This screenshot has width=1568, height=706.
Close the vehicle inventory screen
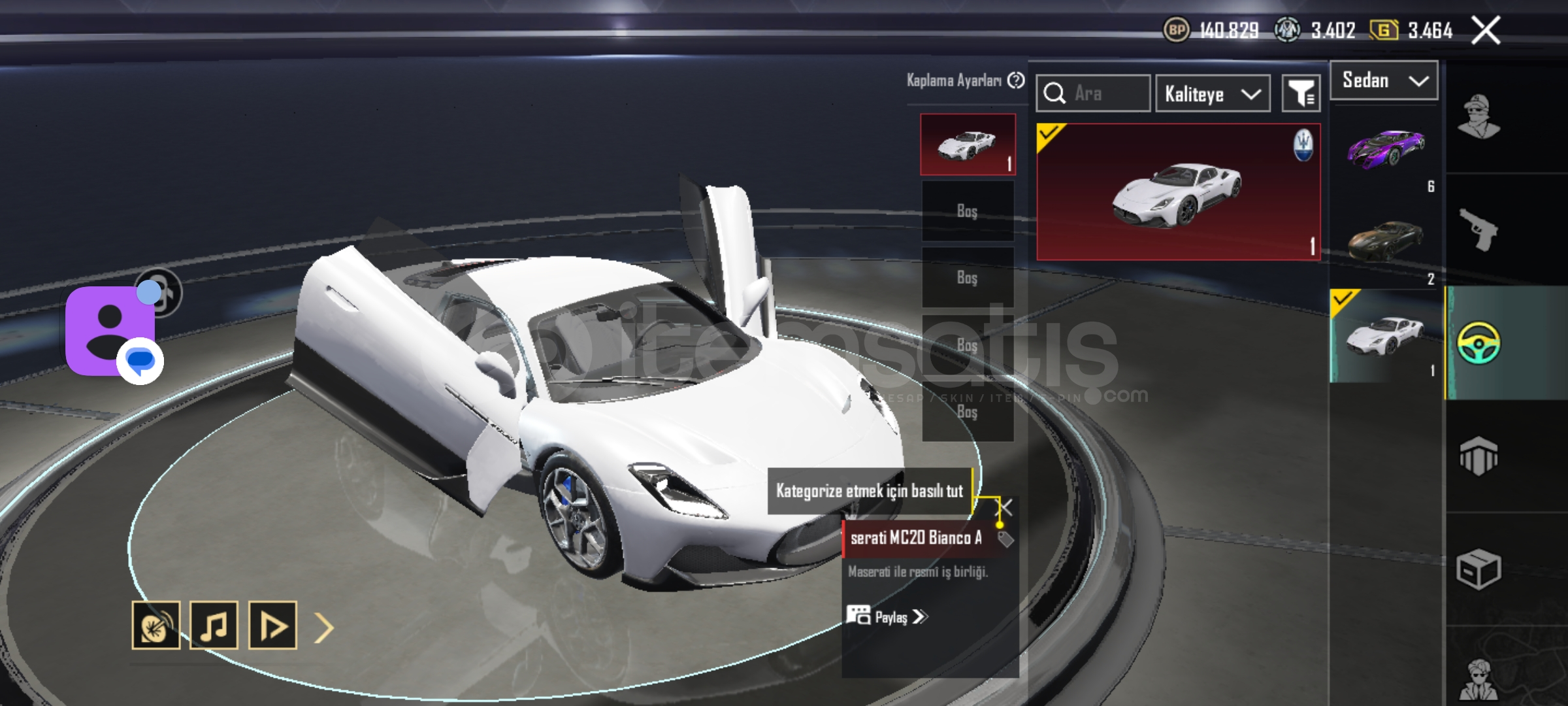coord(1486,30)
